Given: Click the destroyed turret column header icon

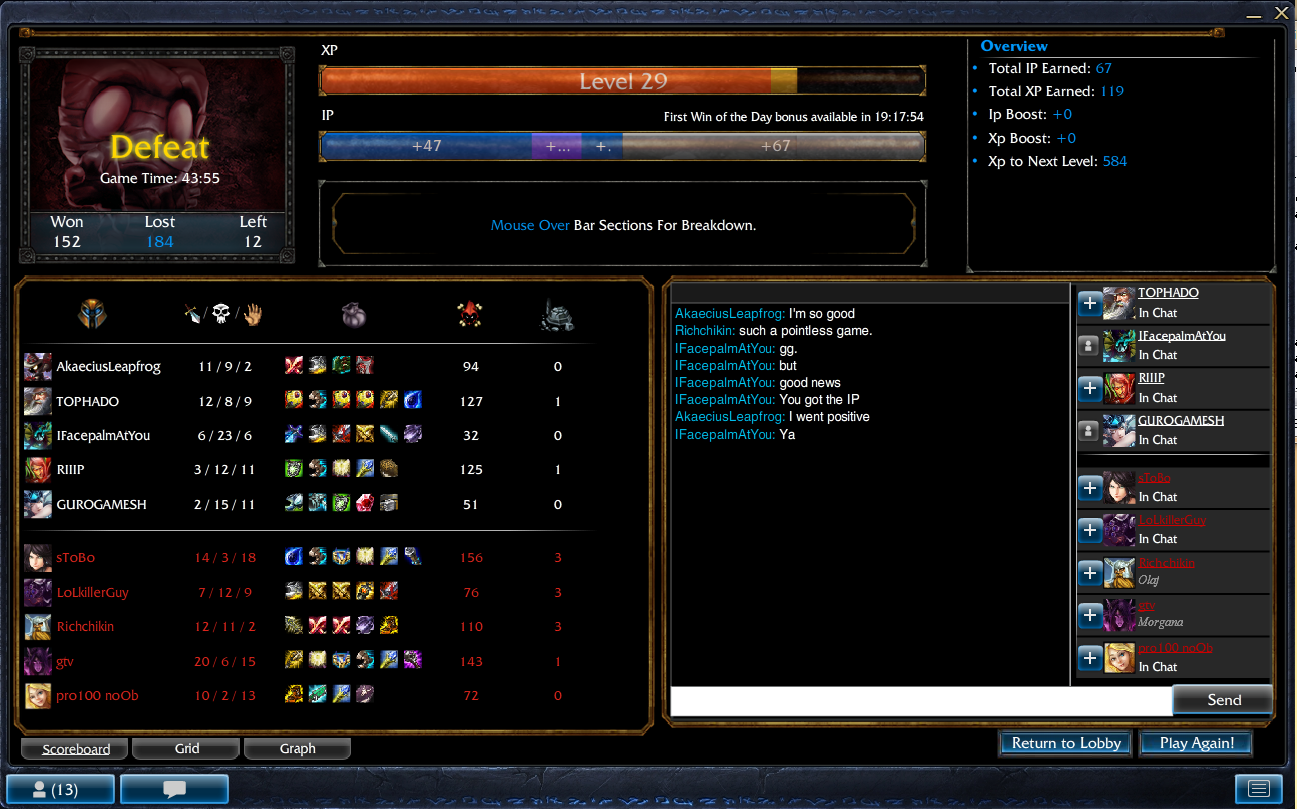Looking at the screenshot, I should [x=556, y=314].
